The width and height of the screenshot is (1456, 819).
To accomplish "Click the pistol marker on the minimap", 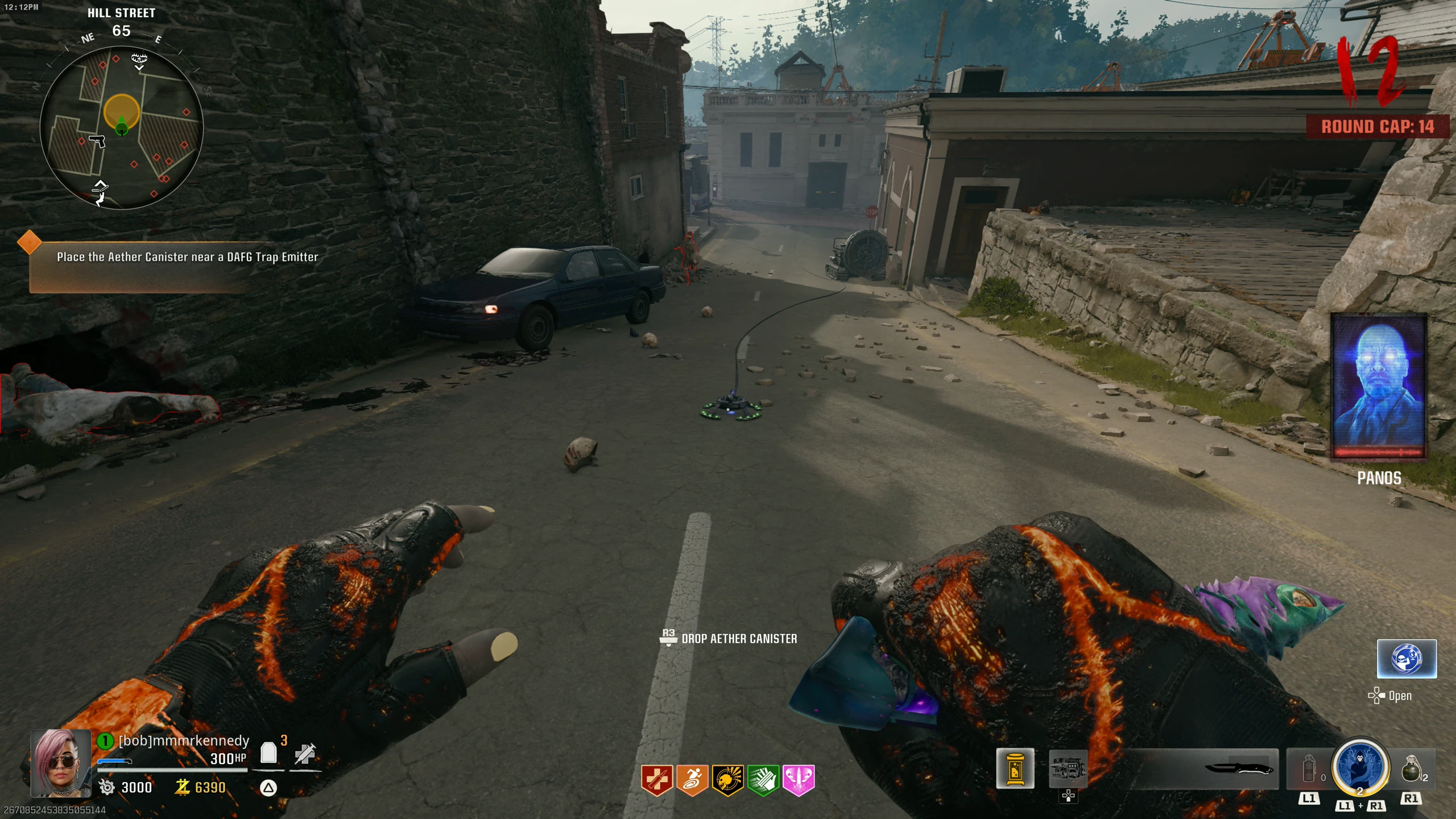I will pos(98,140).
